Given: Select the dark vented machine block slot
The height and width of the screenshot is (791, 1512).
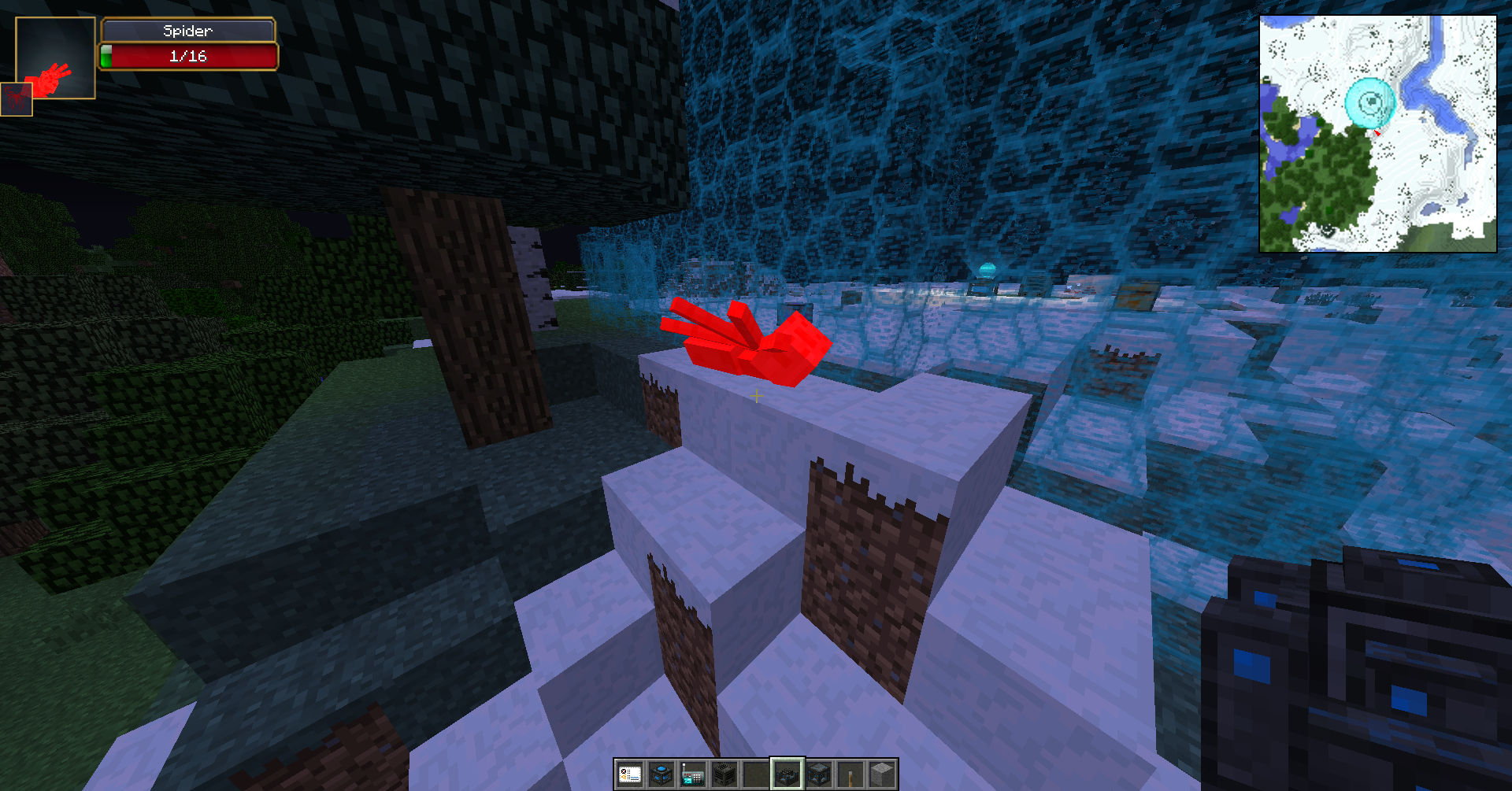Looking at the screenshot, I should [724, 775].
